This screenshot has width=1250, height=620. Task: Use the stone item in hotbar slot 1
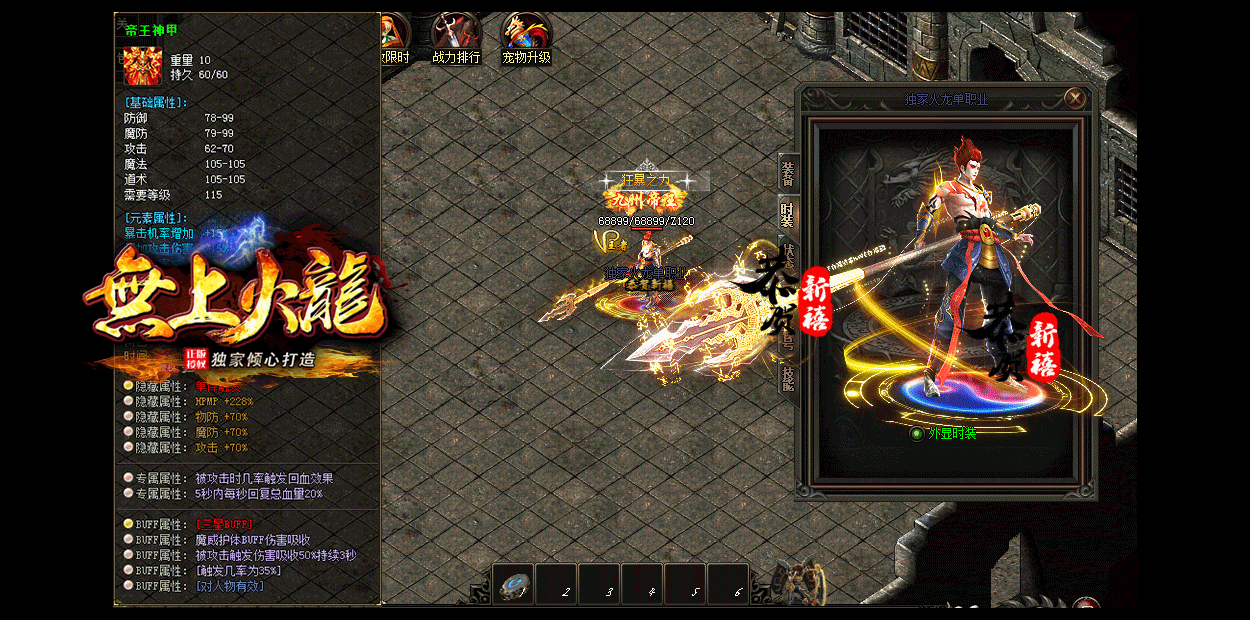[513, 585]
